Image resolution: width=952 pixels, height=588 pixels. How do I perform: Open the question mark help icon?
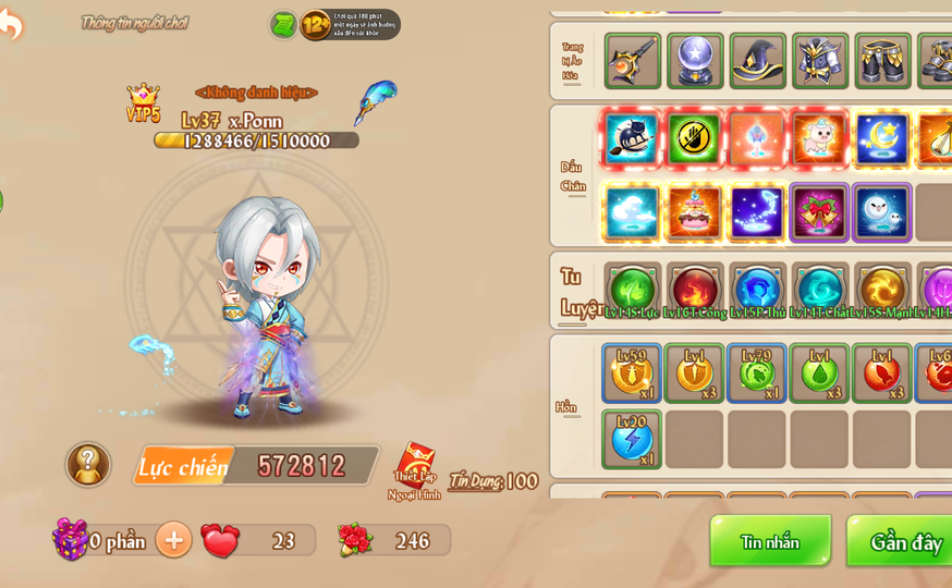click(88, 464)
